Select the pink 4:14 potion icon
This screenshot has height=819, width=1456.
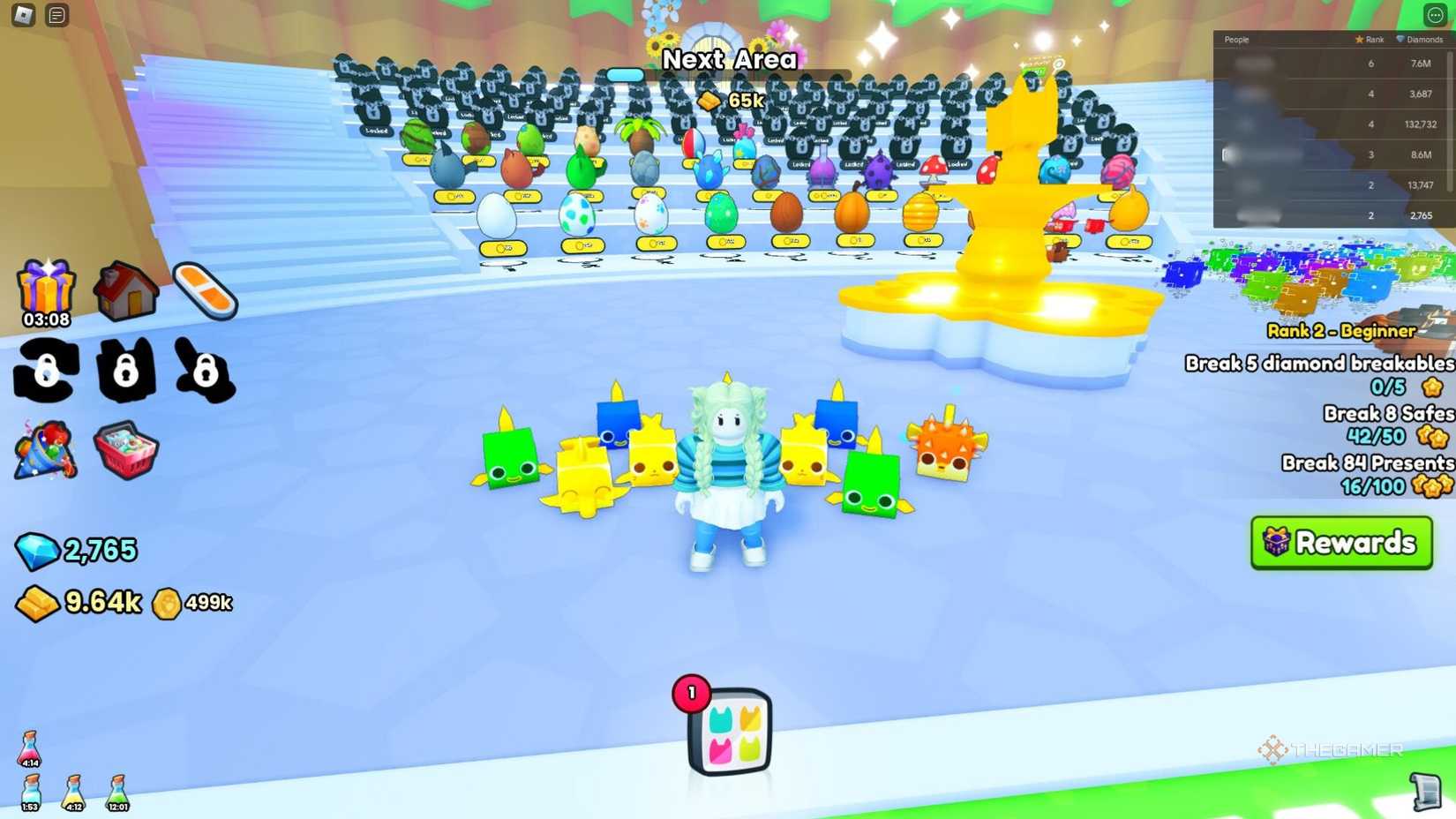(29, 748)
